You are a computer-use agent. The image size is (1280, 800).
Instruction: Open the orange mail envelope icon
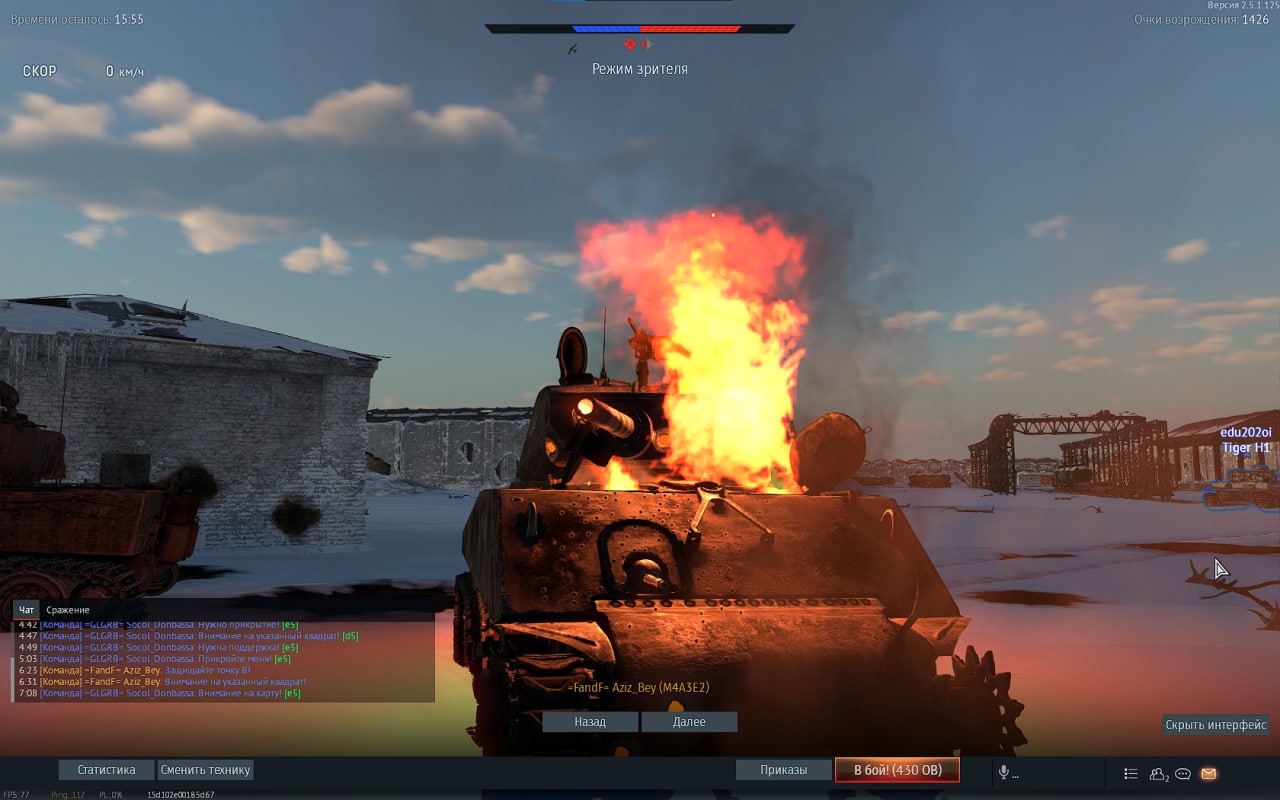(x=1209, y=773)
